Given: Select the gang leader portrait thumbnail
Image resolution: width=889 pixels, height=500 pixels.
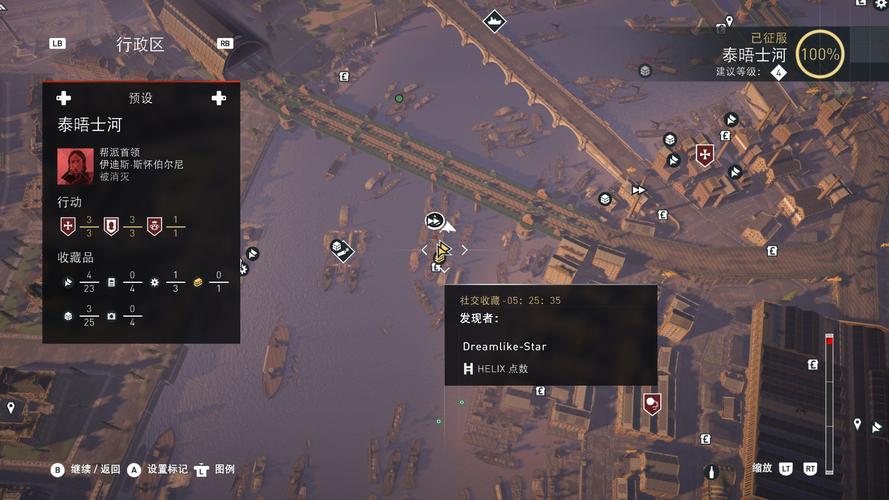Looking at the screenshot, I should pos(75,166).
